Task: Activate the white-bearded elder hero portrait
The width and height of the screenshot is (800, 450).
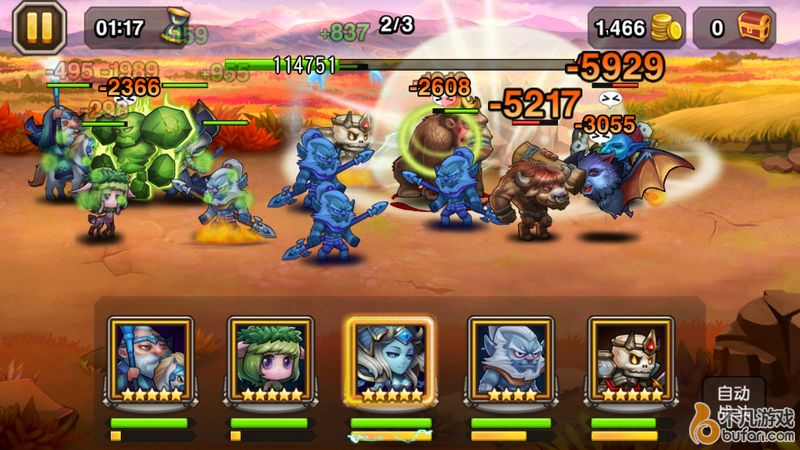Action: [149, 360]
